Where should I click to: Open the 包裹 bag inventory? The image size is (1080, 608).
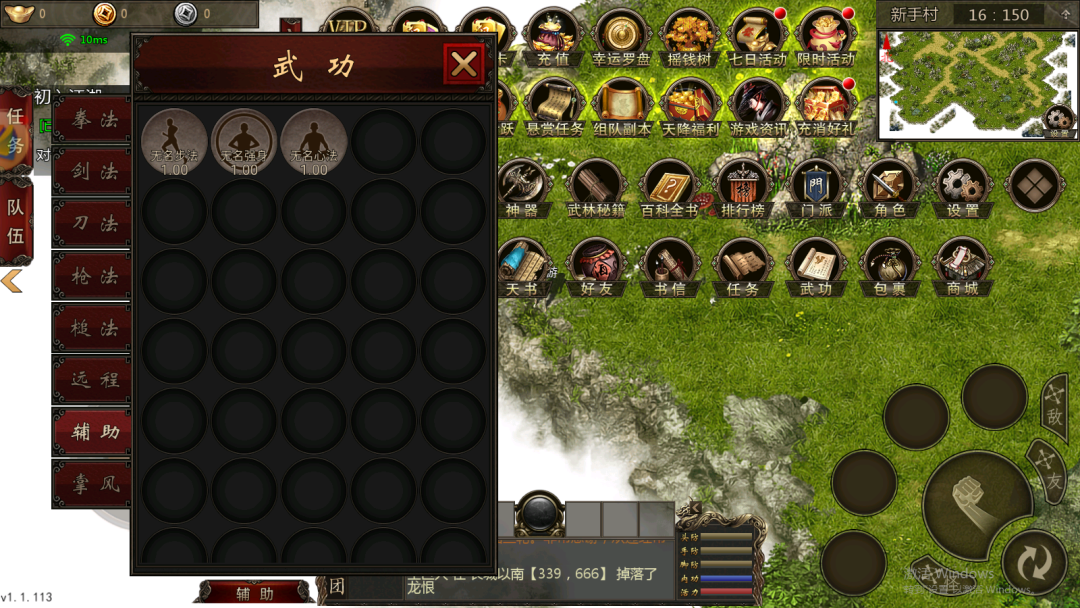click(x=889, y=266)
